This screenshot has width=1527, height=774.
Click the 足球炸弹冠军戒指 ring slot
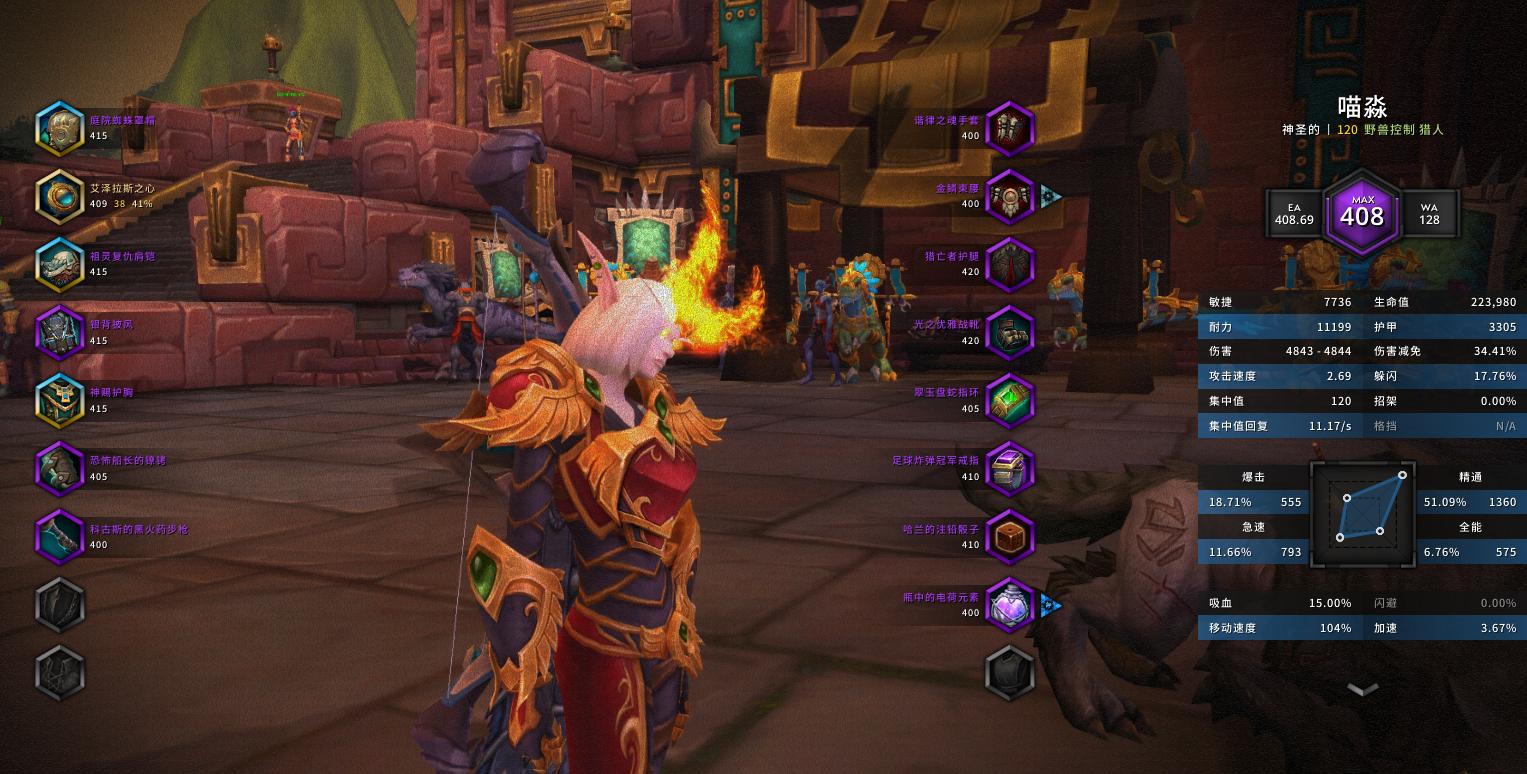tap(1009, 468)
